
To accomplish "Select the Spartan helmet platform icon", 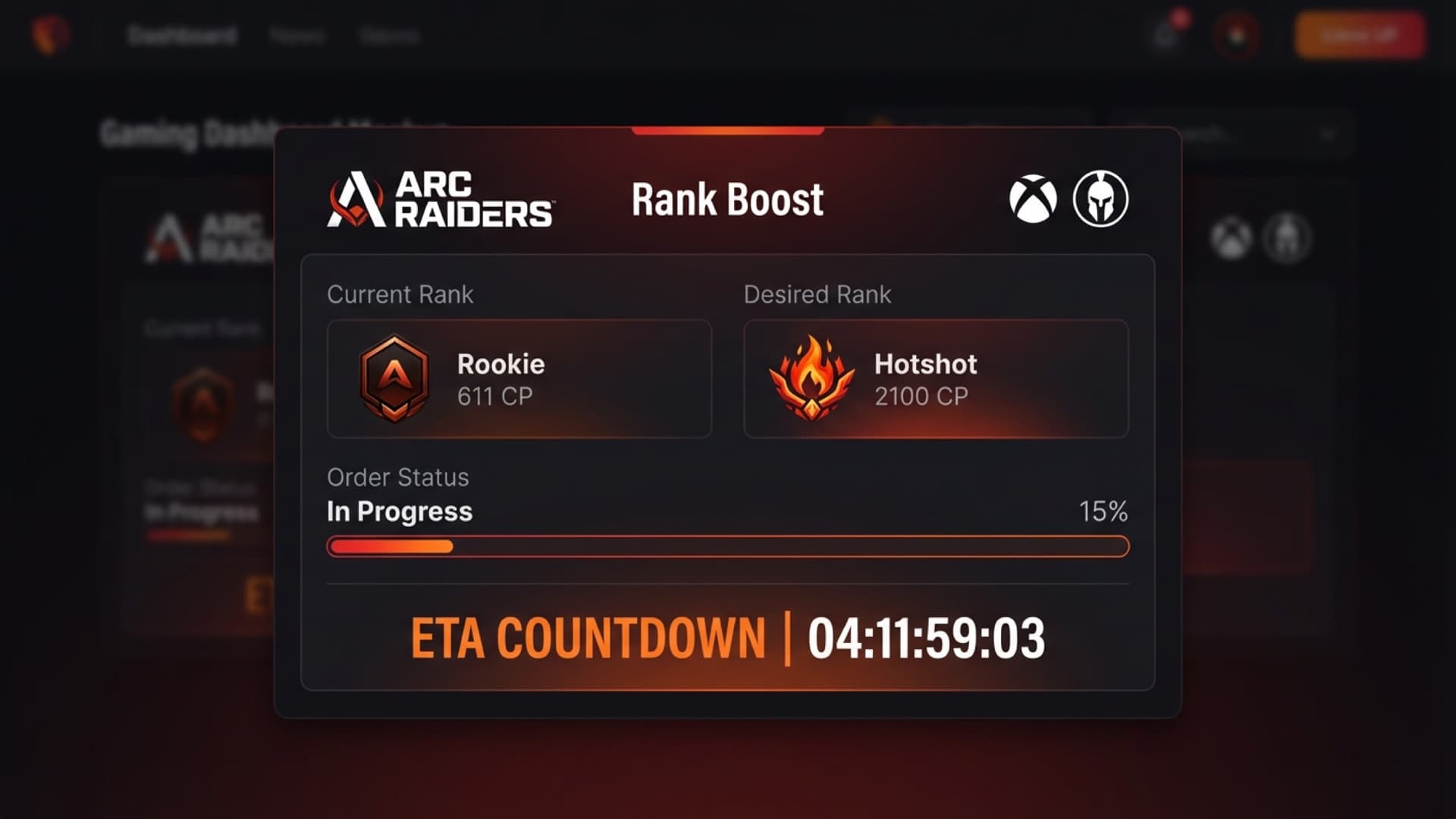I will tap(1099, 198).
